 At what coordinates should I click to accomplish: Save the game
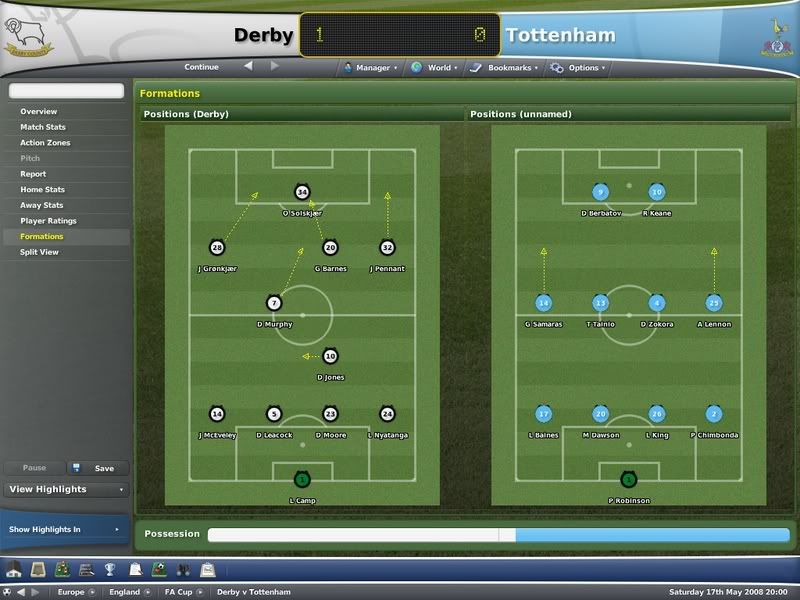97,468
